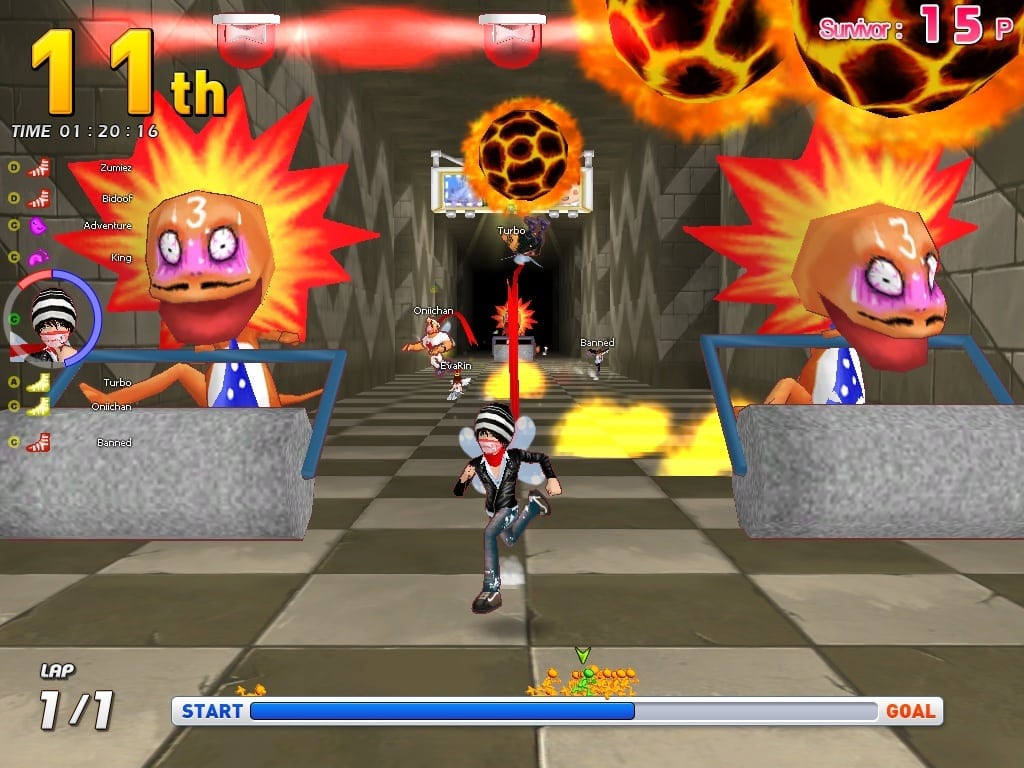Click your striped-beanie character portrait

point(53,320)
